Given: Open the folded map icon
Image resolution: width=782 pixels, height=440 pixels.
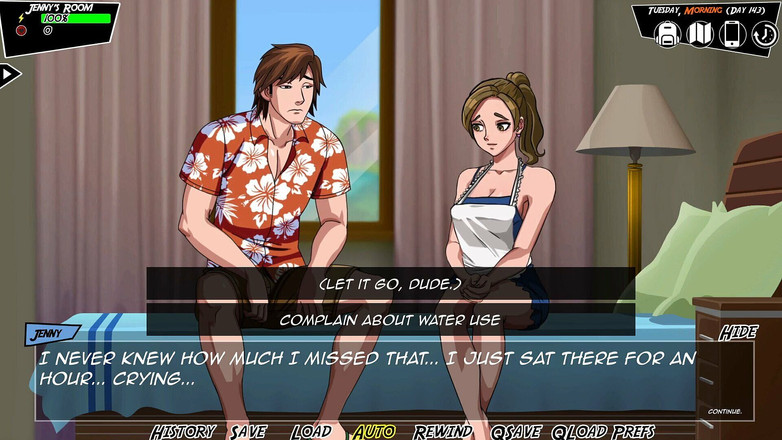Looking at the screenshot, I should (700, 34).
